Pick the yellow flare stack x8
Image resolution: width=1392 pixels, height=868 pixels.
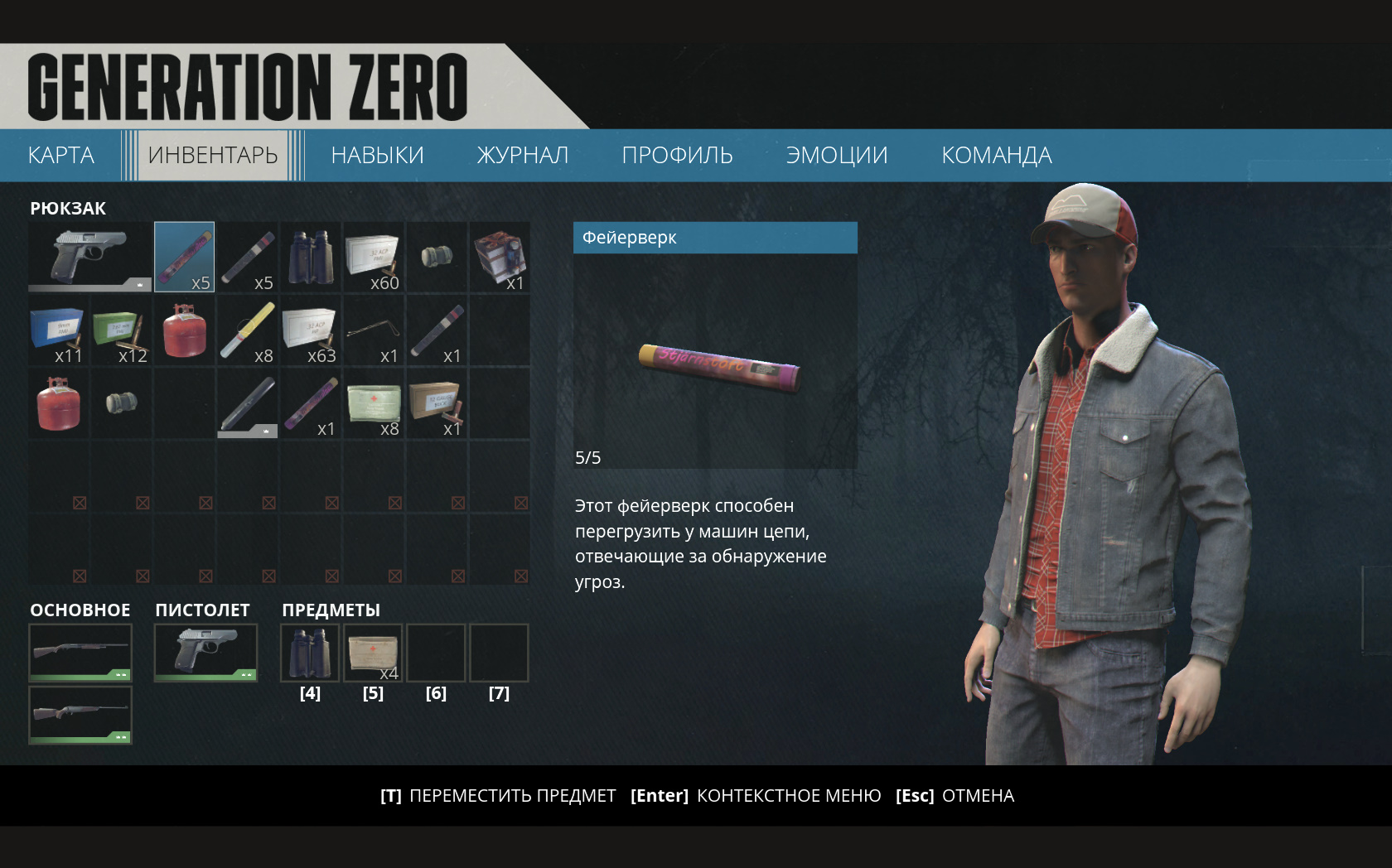coord(248,330)
